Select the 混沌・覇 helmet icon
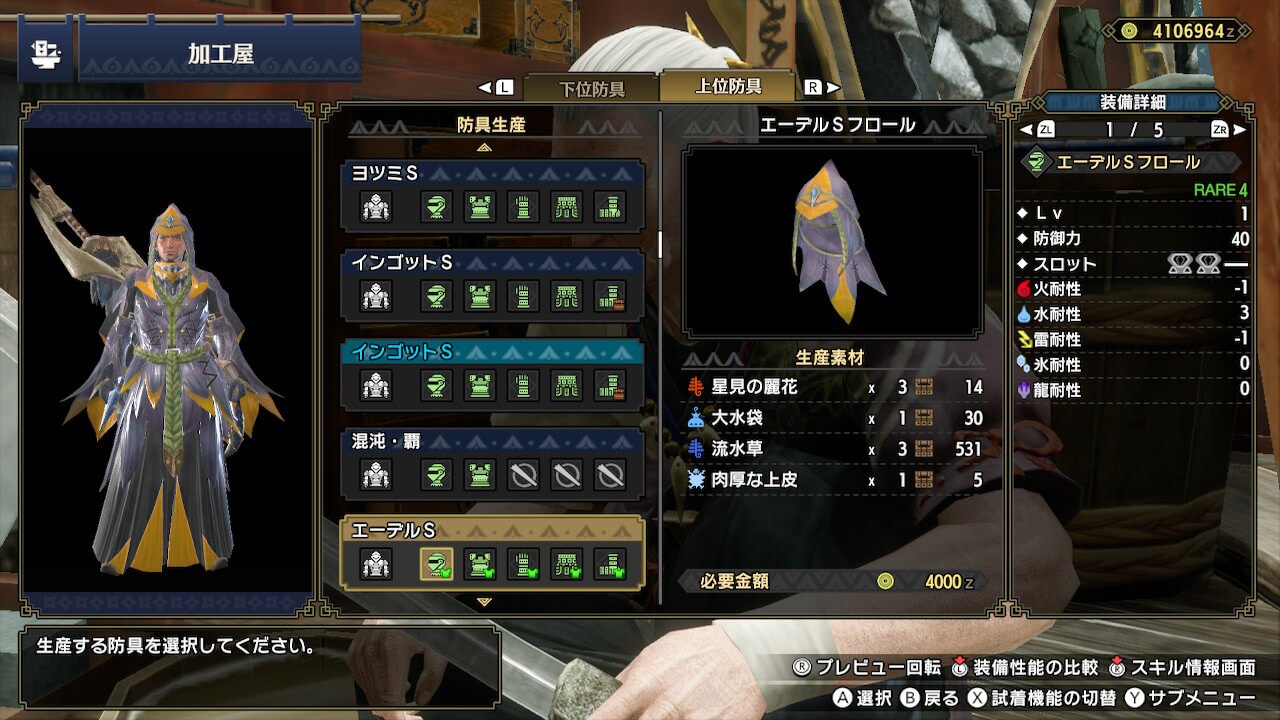 [436, 475]
